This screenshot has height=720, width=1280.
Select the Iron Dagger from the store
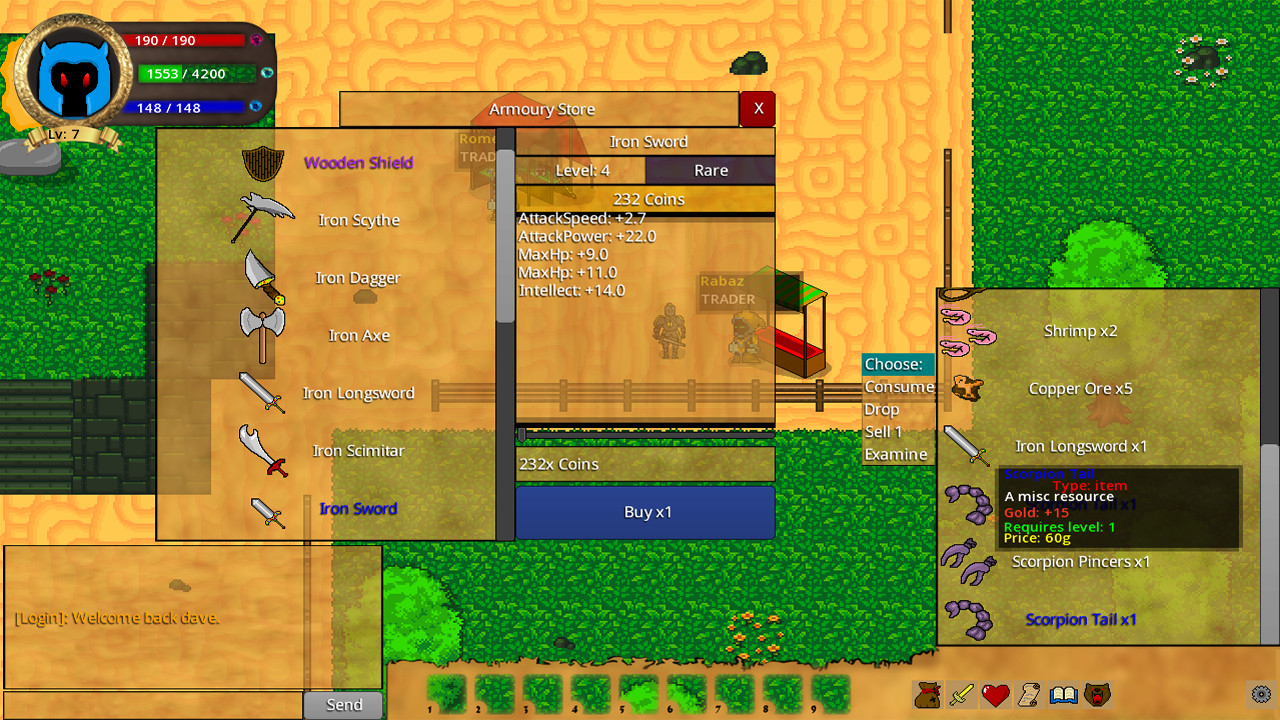click(356, 278)
